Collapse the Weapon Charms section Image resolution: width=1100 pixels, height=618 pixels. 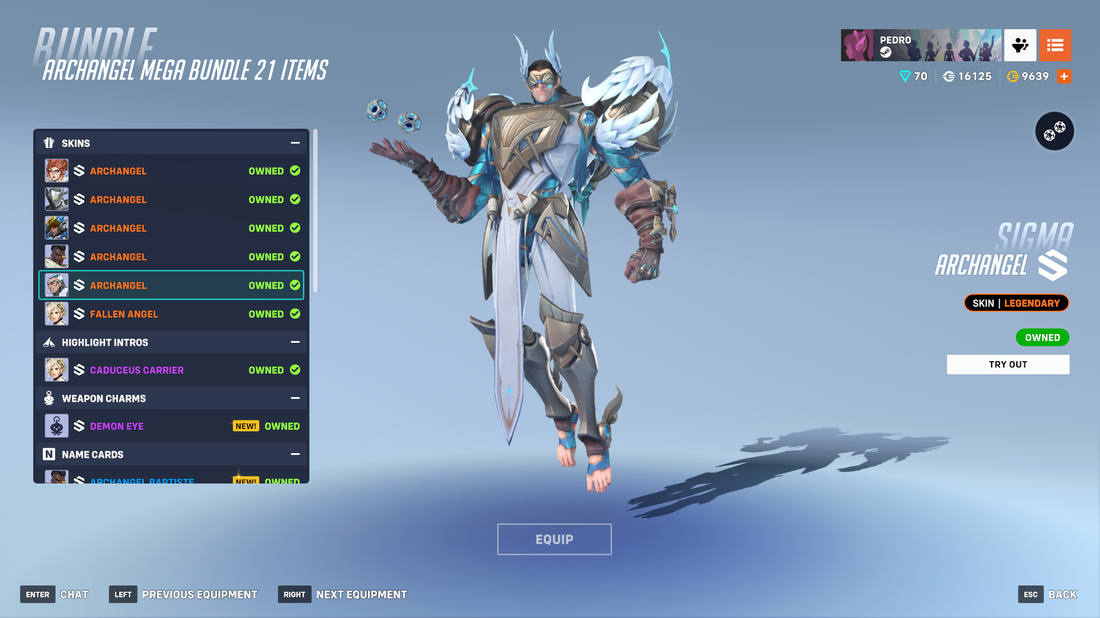pyautogui.click(x=295, y=398)
